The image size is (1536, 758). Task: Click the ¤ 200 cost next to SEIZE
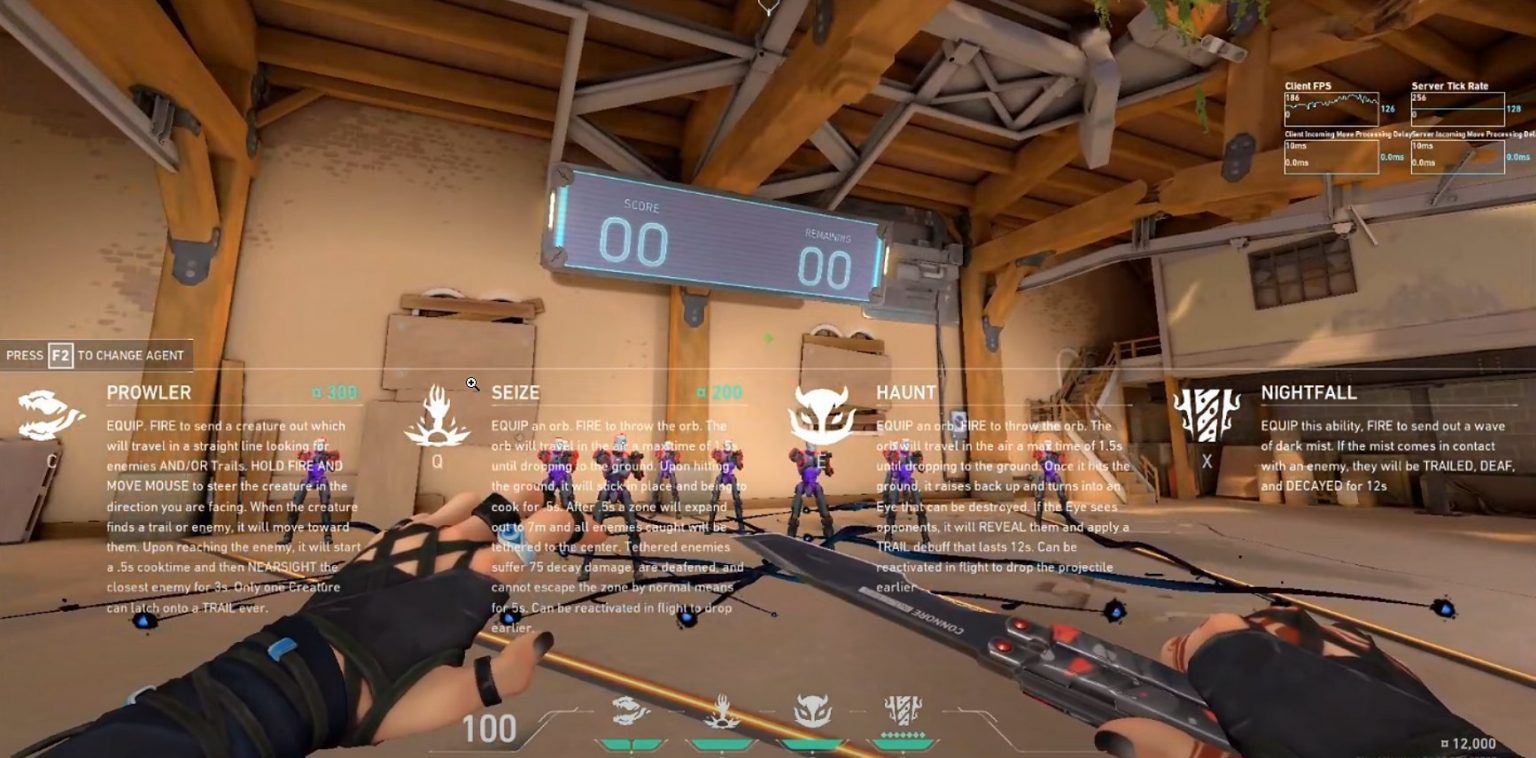(718, 393)
